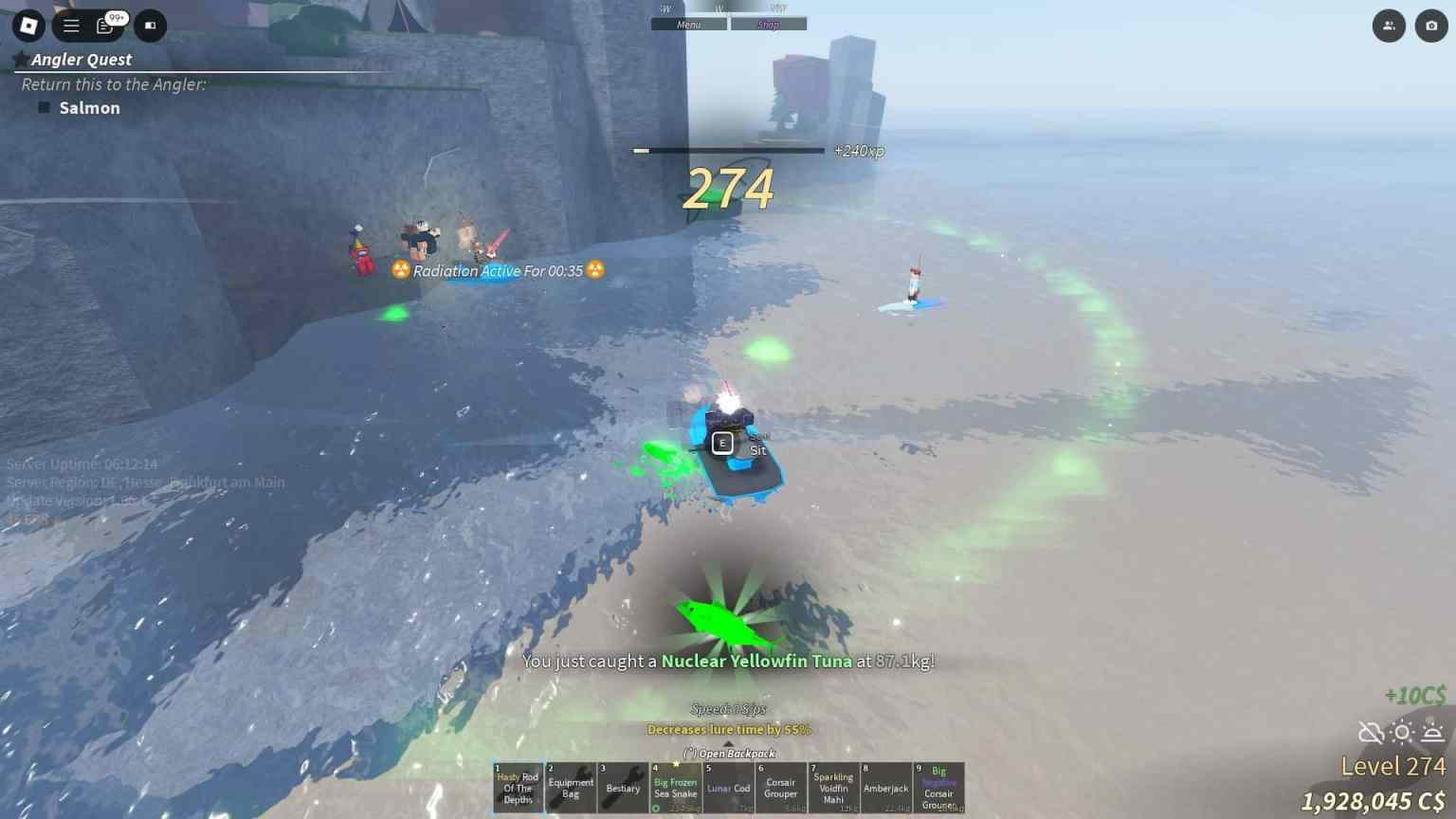Image resolution: width=1456 pixels, height=819 pixels.
Task: Open the Shop tab
Action: point(768,24)
